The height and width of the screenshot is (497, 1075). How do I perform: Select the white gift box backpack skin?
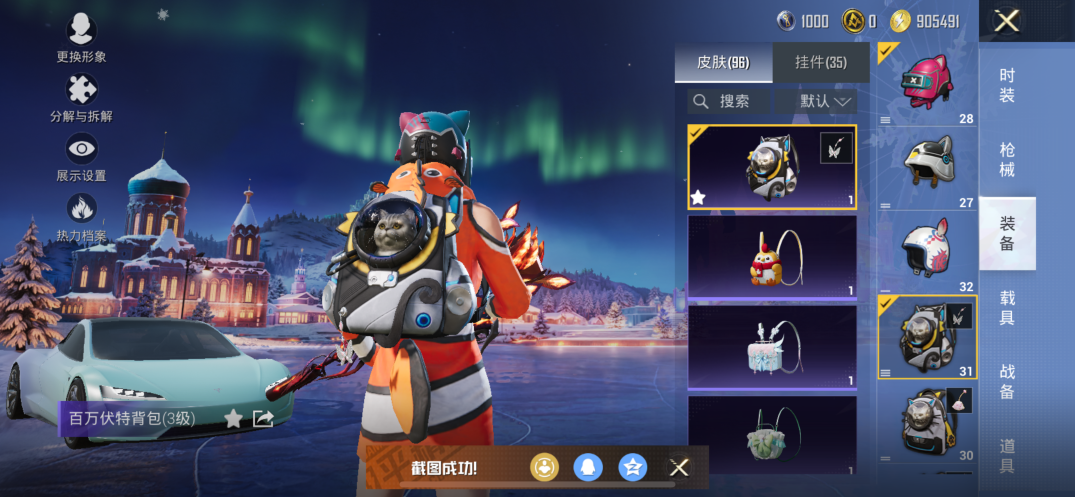point(771,346)
